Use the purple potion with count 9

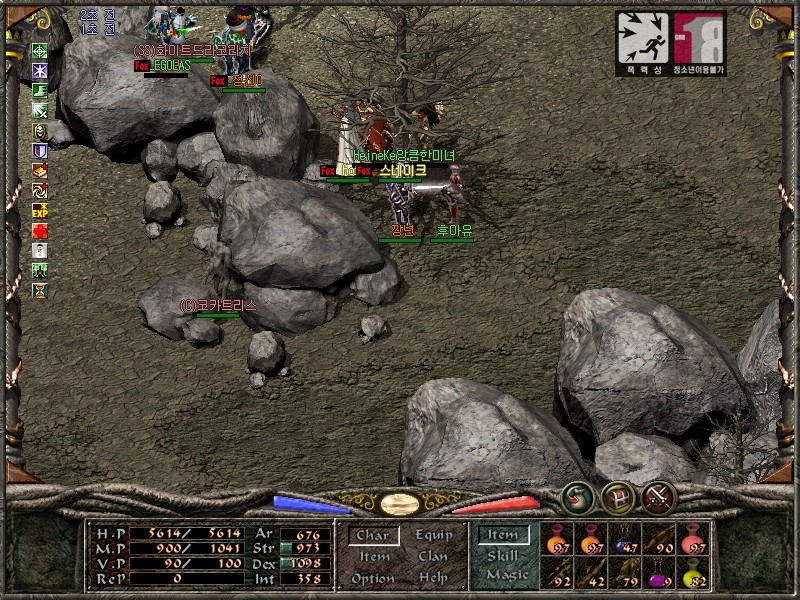coord(658,575)
